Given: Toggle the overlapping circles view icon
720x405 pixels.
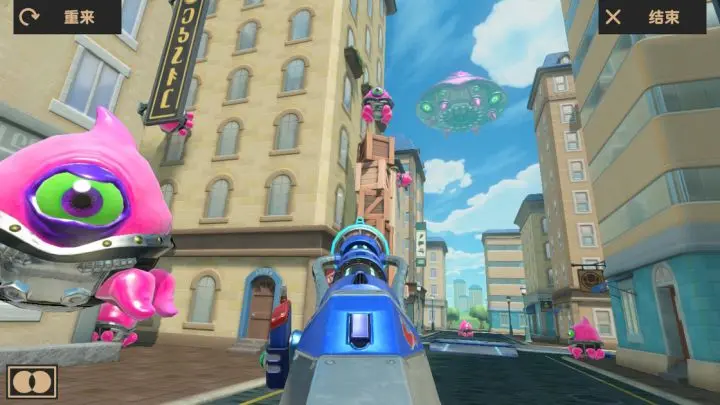Looking at the screenshot, I should click(32, 381).
